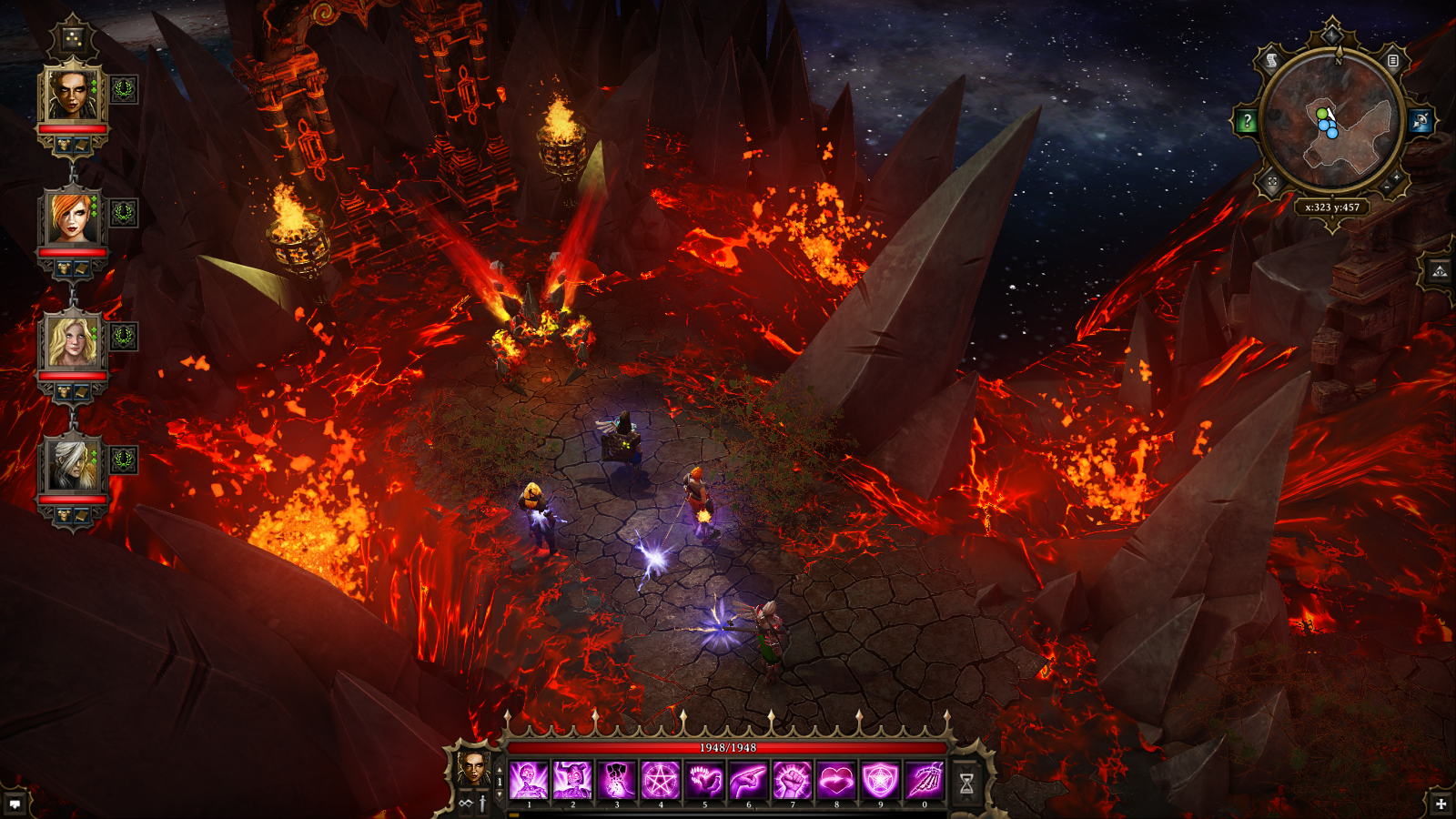Open the menu list button by minimap
Viewport: 1456px width, 819px height.
1392,61
